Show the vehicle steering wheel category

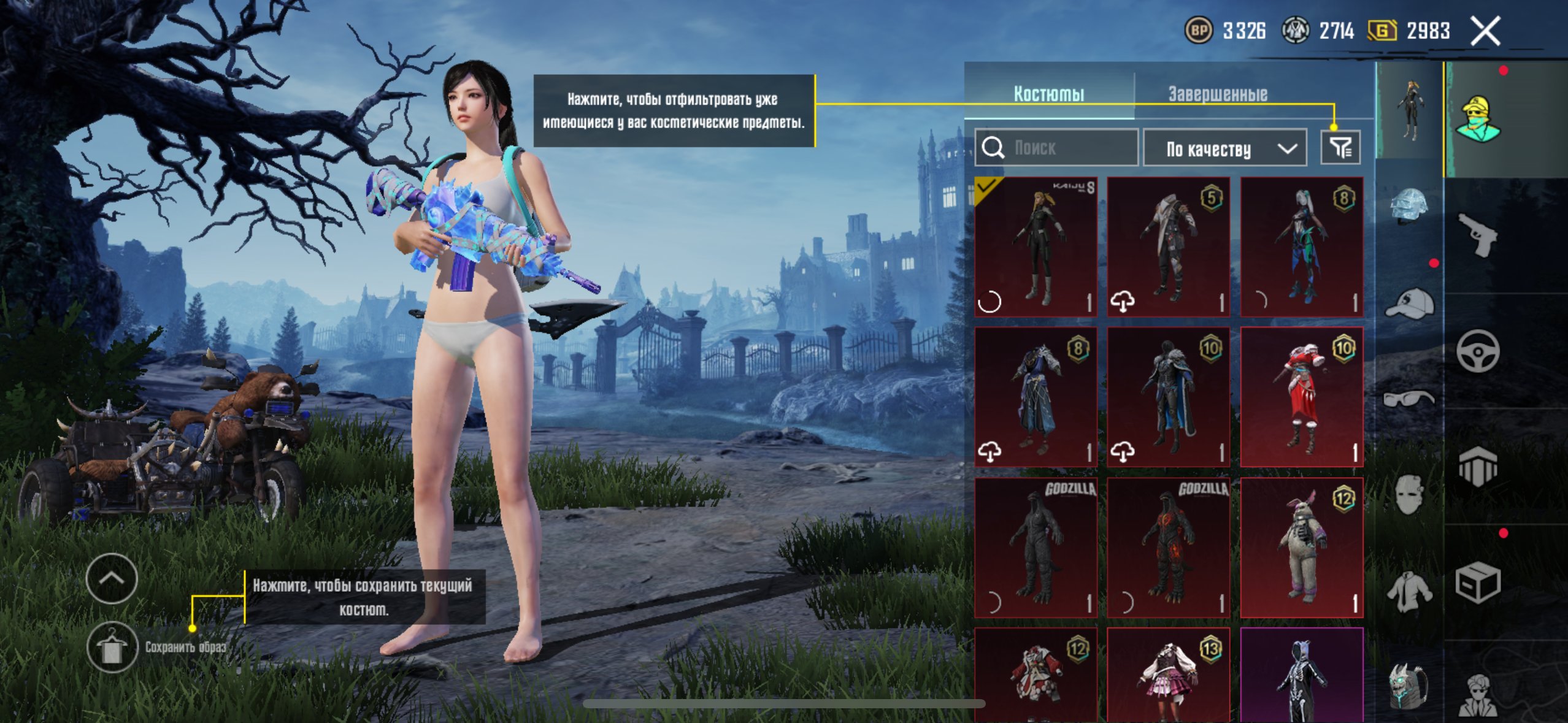pos(1477,351)
